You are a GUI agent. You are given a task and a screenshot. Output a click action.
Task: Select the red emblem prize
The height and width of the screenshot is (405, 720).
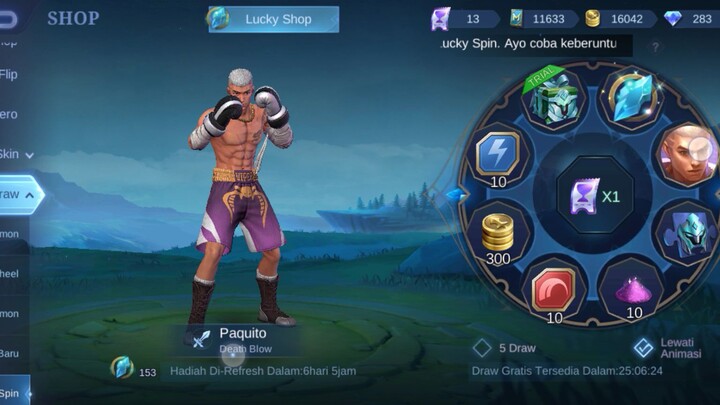pos(553,291)
